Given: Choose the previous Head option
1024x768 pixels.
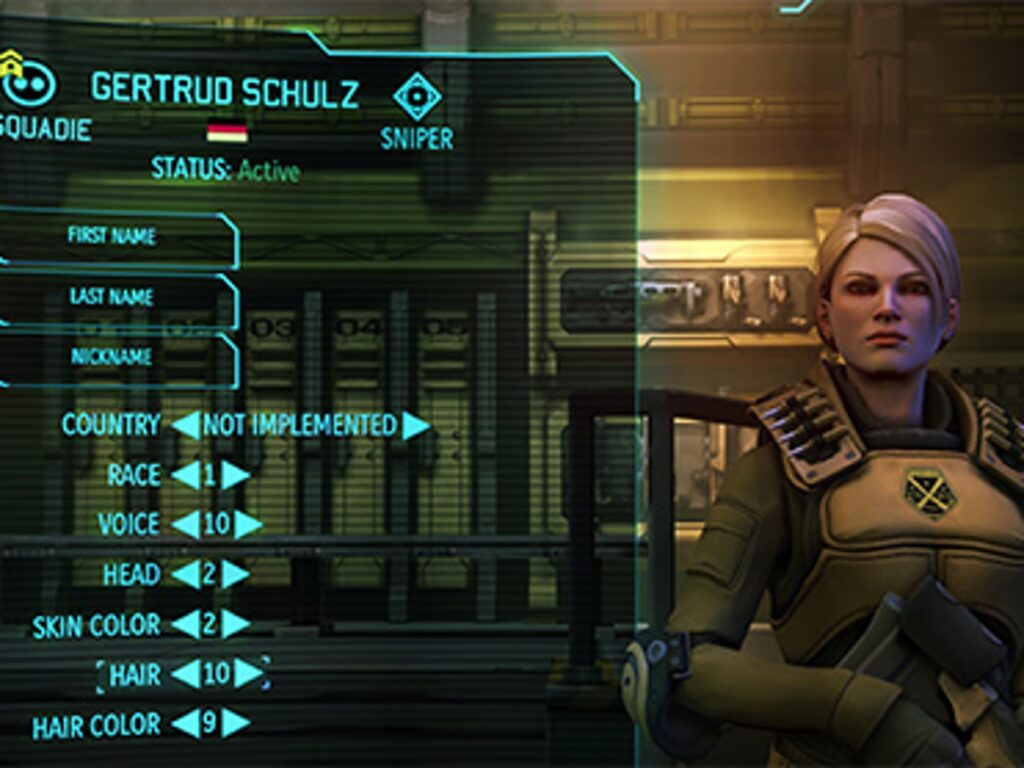Looking at the screenshot, I should tap(185, 574).
